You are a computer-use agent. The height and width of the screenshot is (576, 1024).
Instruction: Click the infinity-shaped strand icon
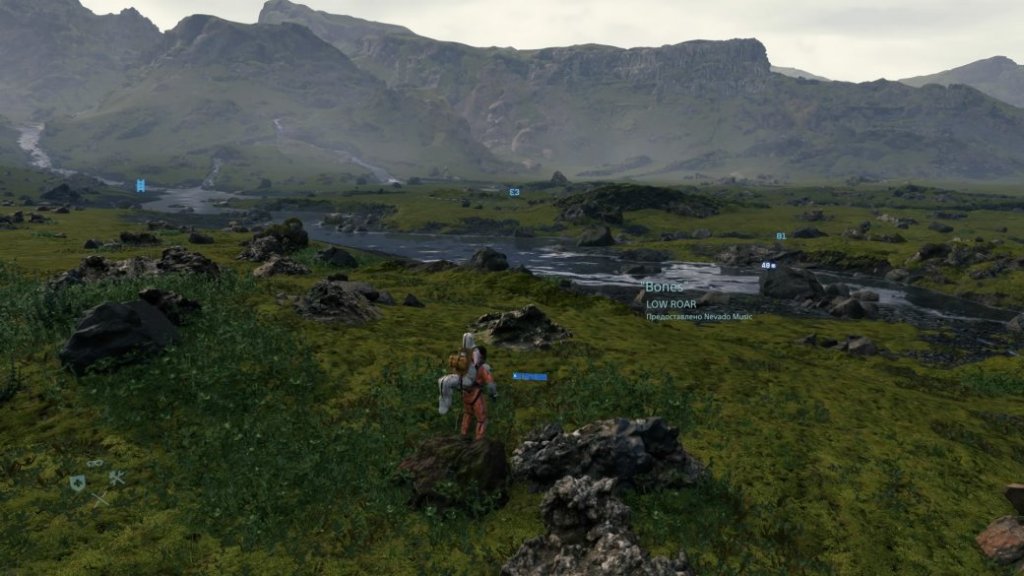point(95,463)
